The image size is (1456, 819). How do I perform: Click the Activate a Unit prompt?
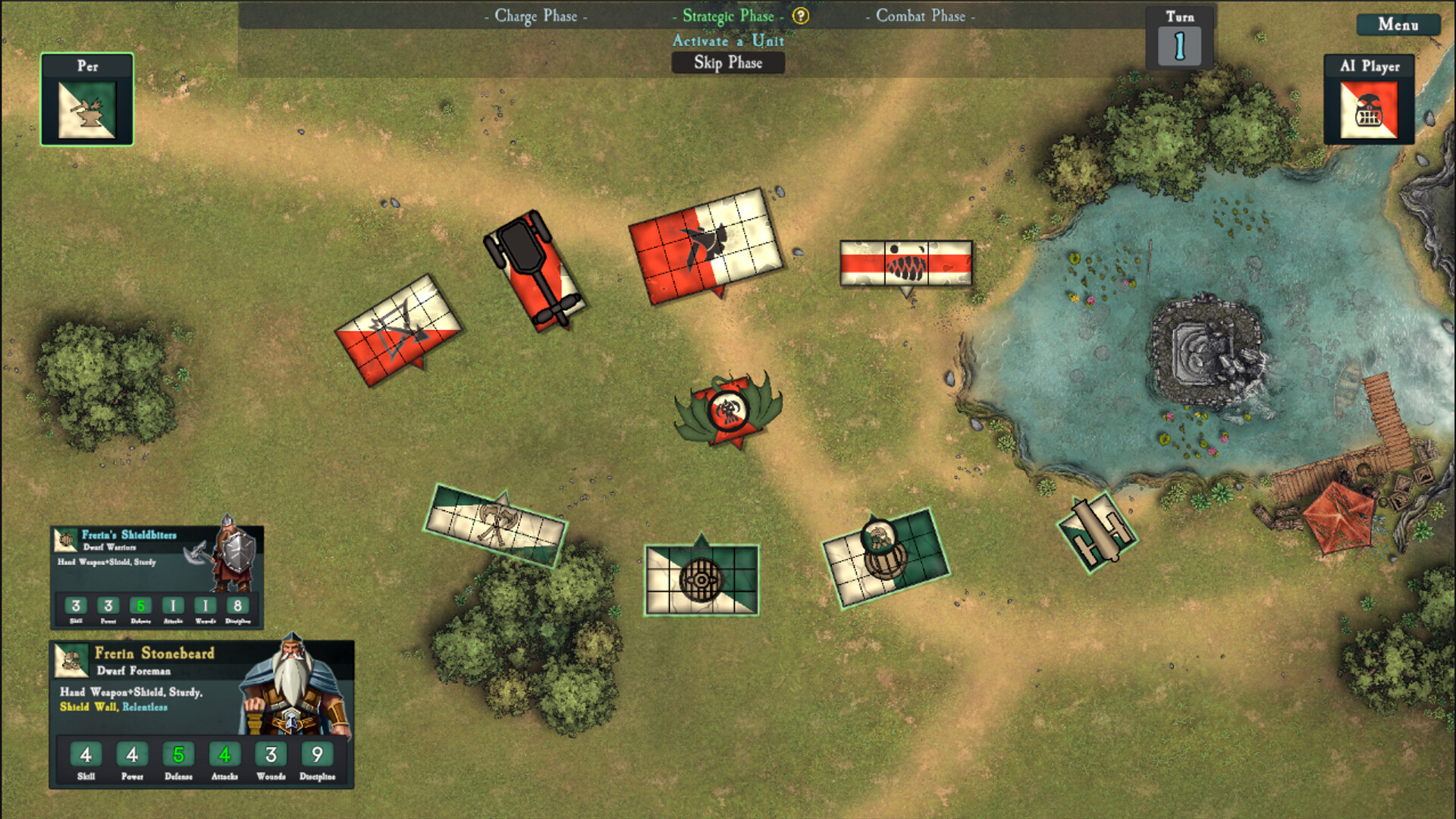point(727,42)
